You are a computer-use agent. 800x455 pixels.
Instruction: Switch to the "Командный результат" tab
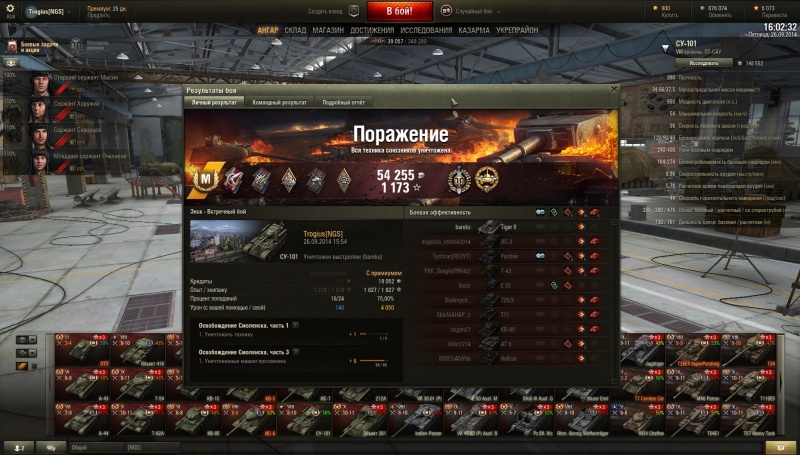pyautogui.click(x=279, y=102)
